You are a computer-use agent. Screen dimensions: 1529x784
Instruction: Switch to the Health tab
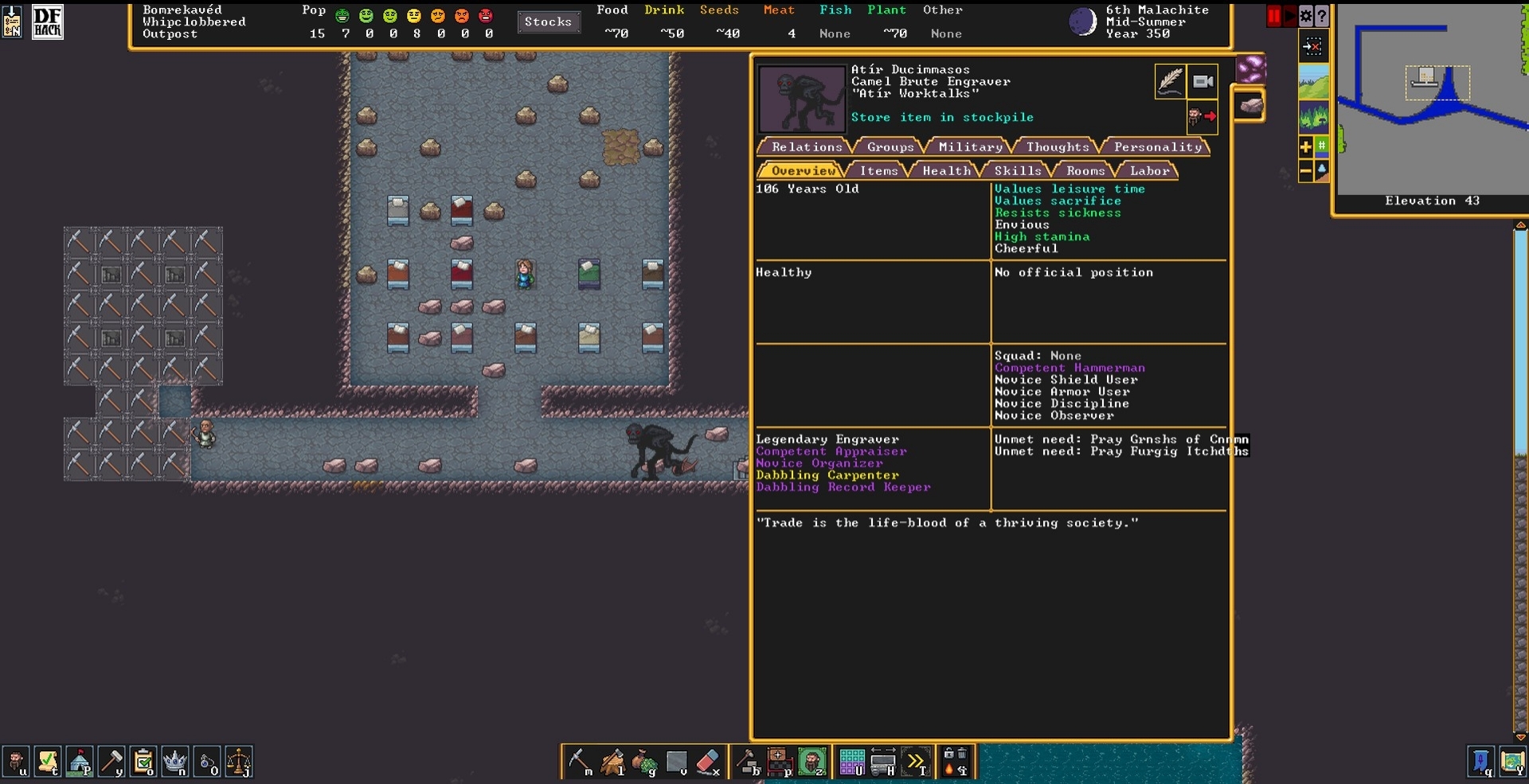tap(946, 171)
